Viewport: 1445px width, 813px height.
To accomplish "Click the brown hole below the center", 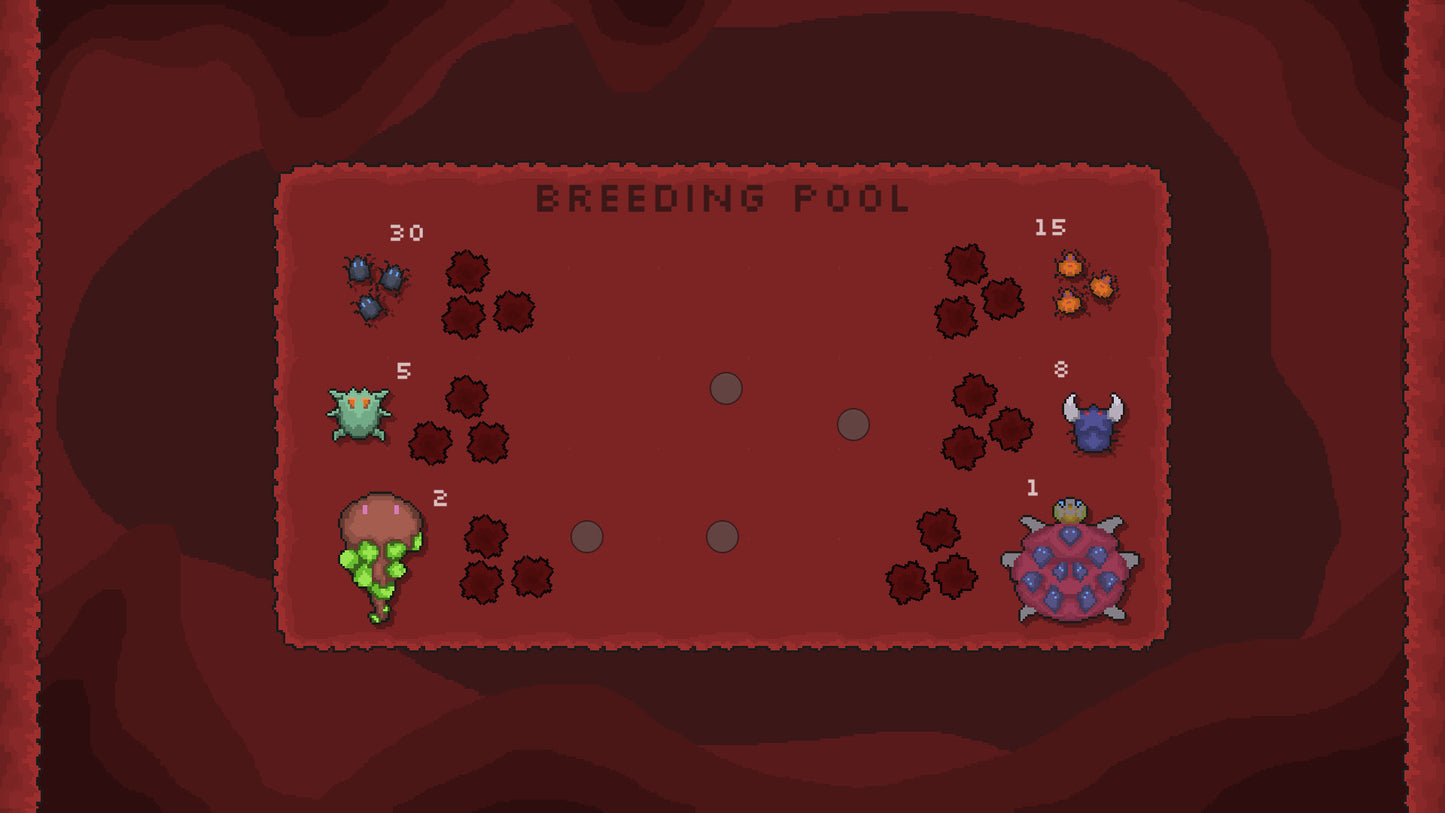I will click(723, 538).
